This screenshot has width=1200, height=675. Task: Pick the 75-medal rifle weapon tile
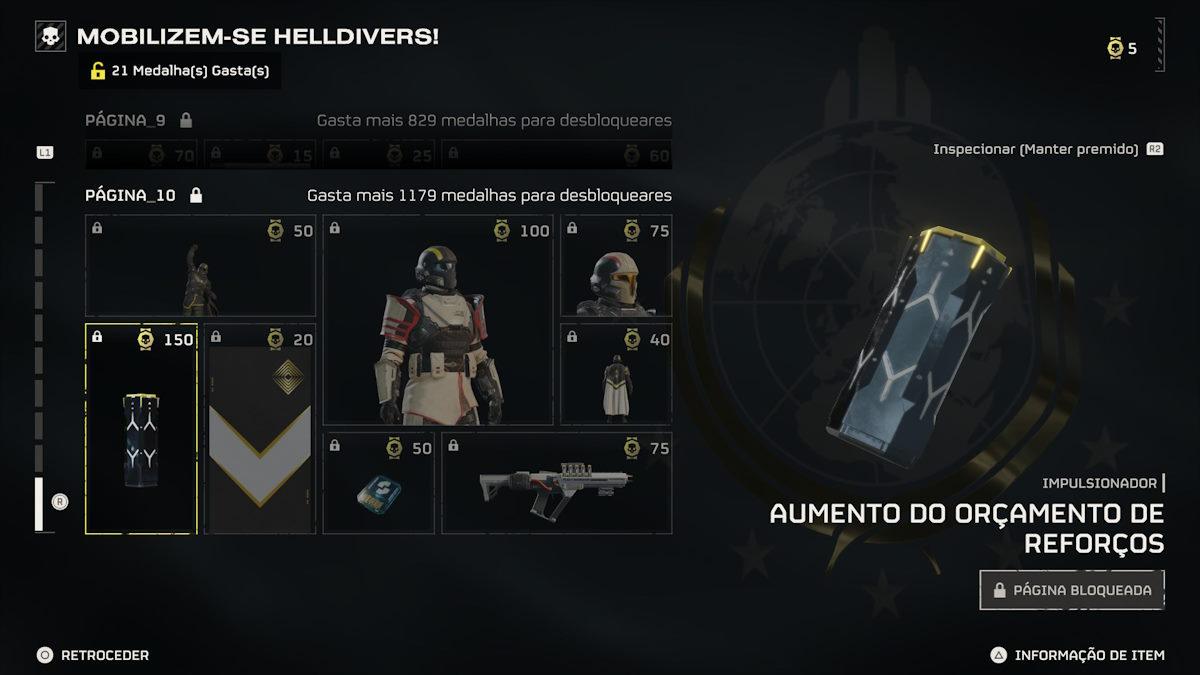click(556, 483)
